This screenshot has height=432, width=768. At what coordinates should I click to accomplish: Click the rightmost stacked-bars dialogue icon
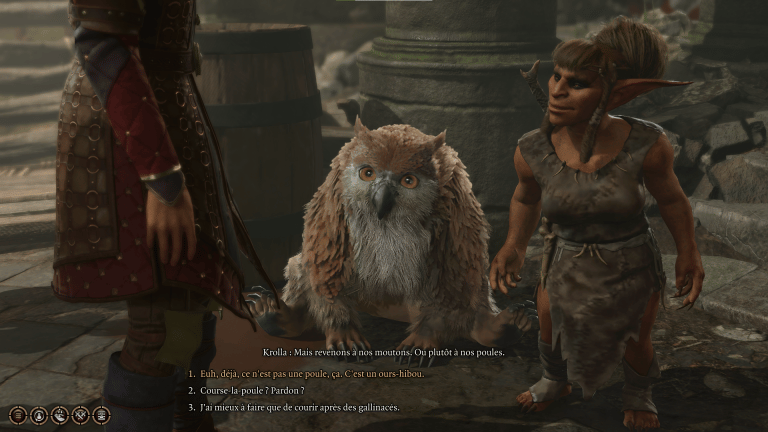pyautogui.click(x=100, y=415)
